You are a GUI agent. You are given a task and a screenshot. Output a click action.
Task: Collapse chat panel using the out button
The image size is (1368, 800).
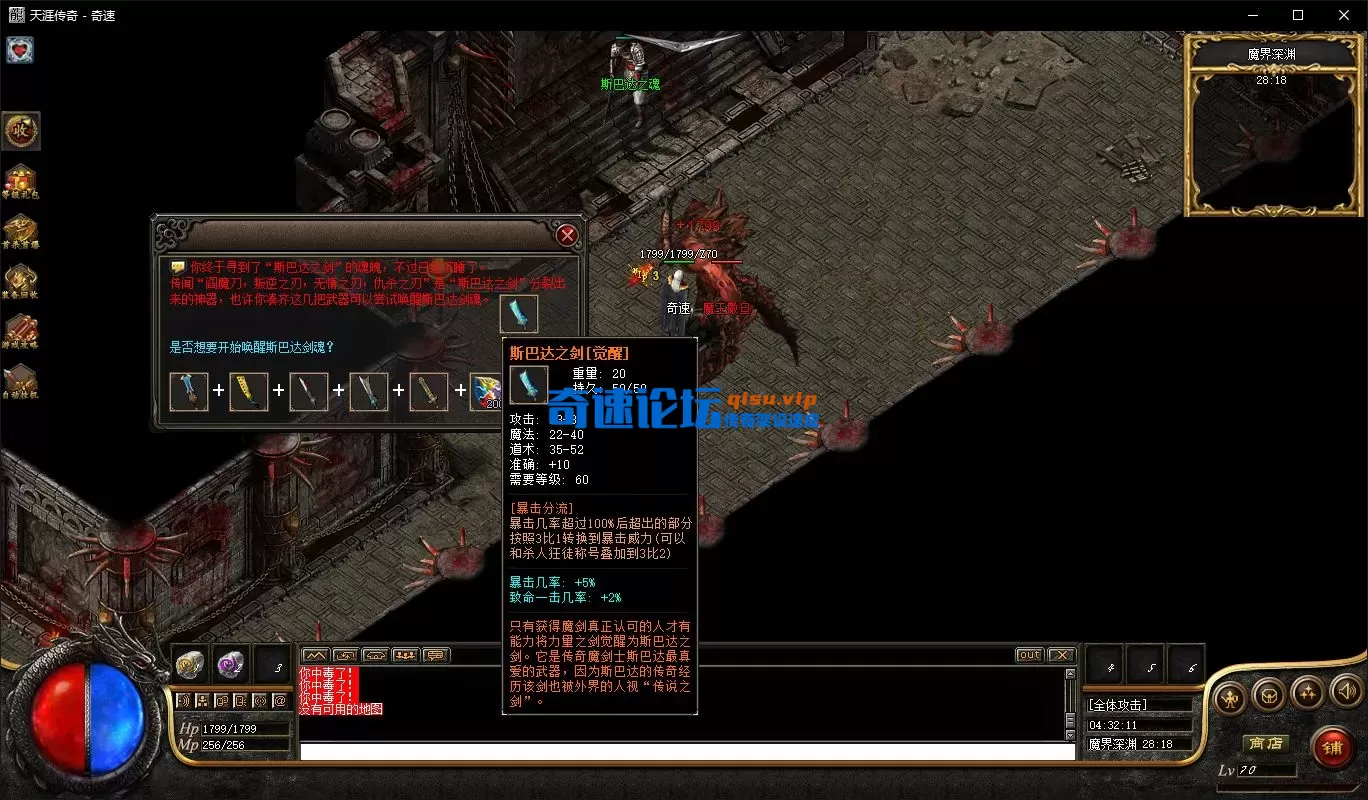click(1030, 655)
